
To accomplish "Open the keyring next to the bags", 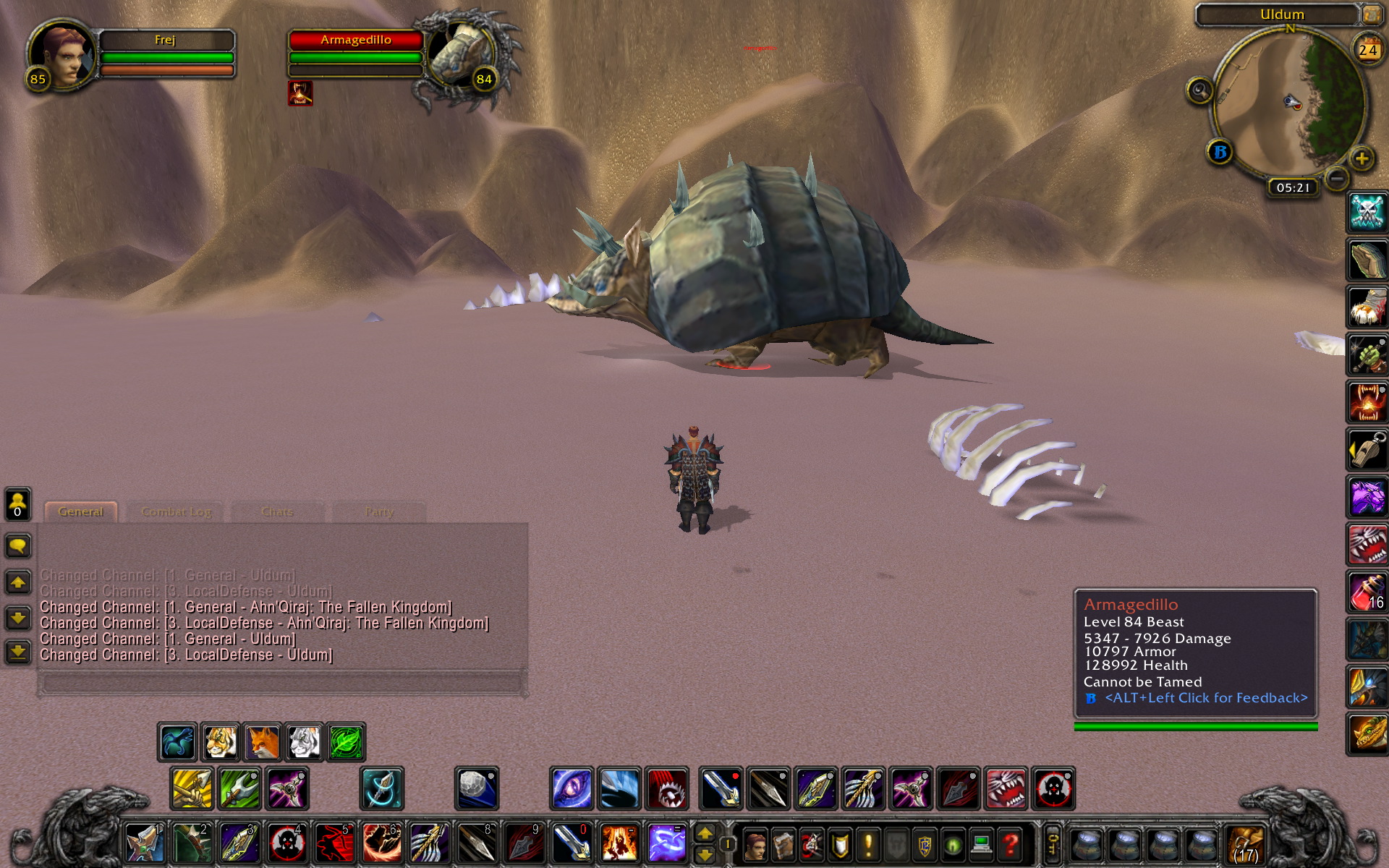I will click(1053, 843).
